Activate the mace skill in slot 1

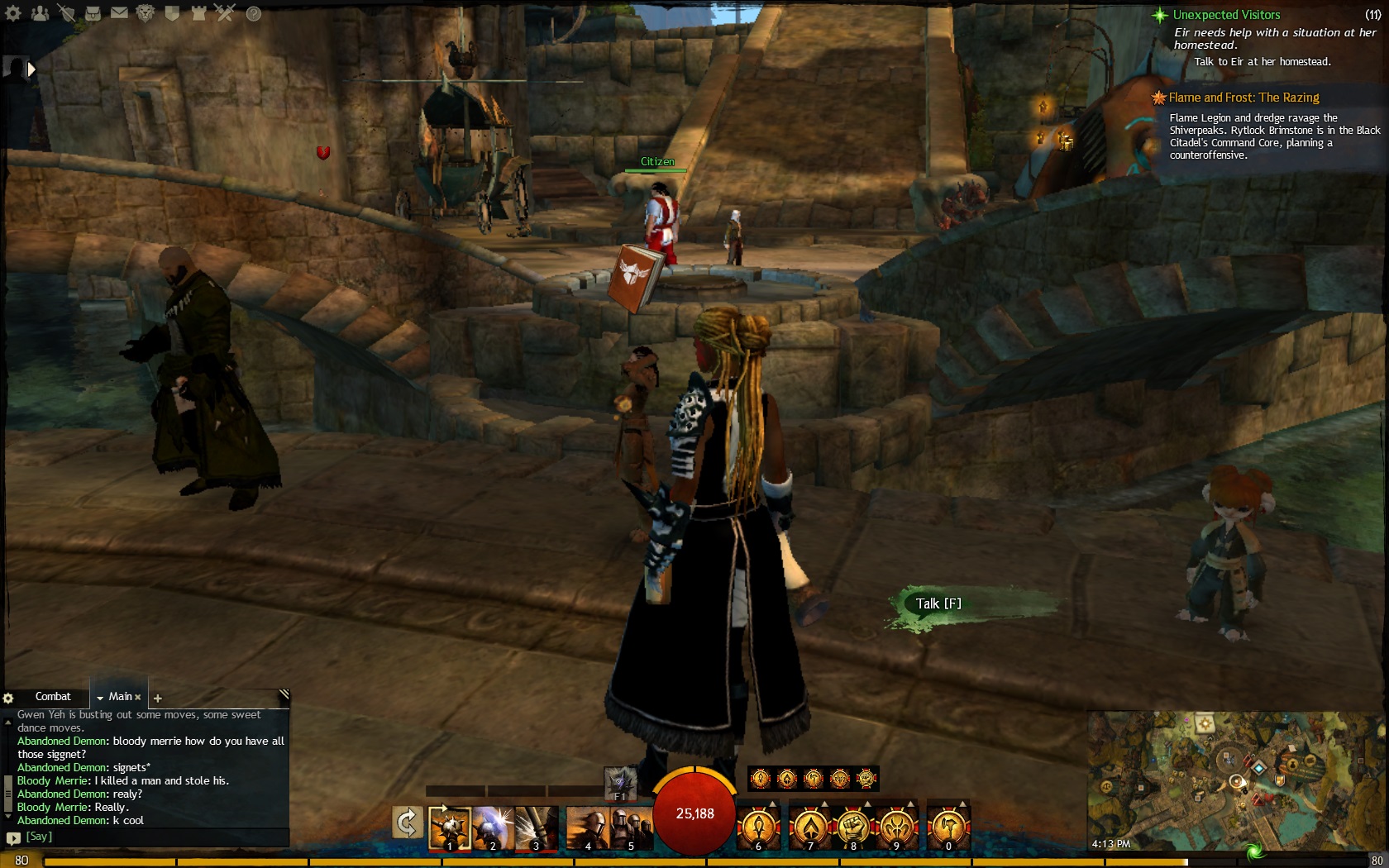click(450, 827)
